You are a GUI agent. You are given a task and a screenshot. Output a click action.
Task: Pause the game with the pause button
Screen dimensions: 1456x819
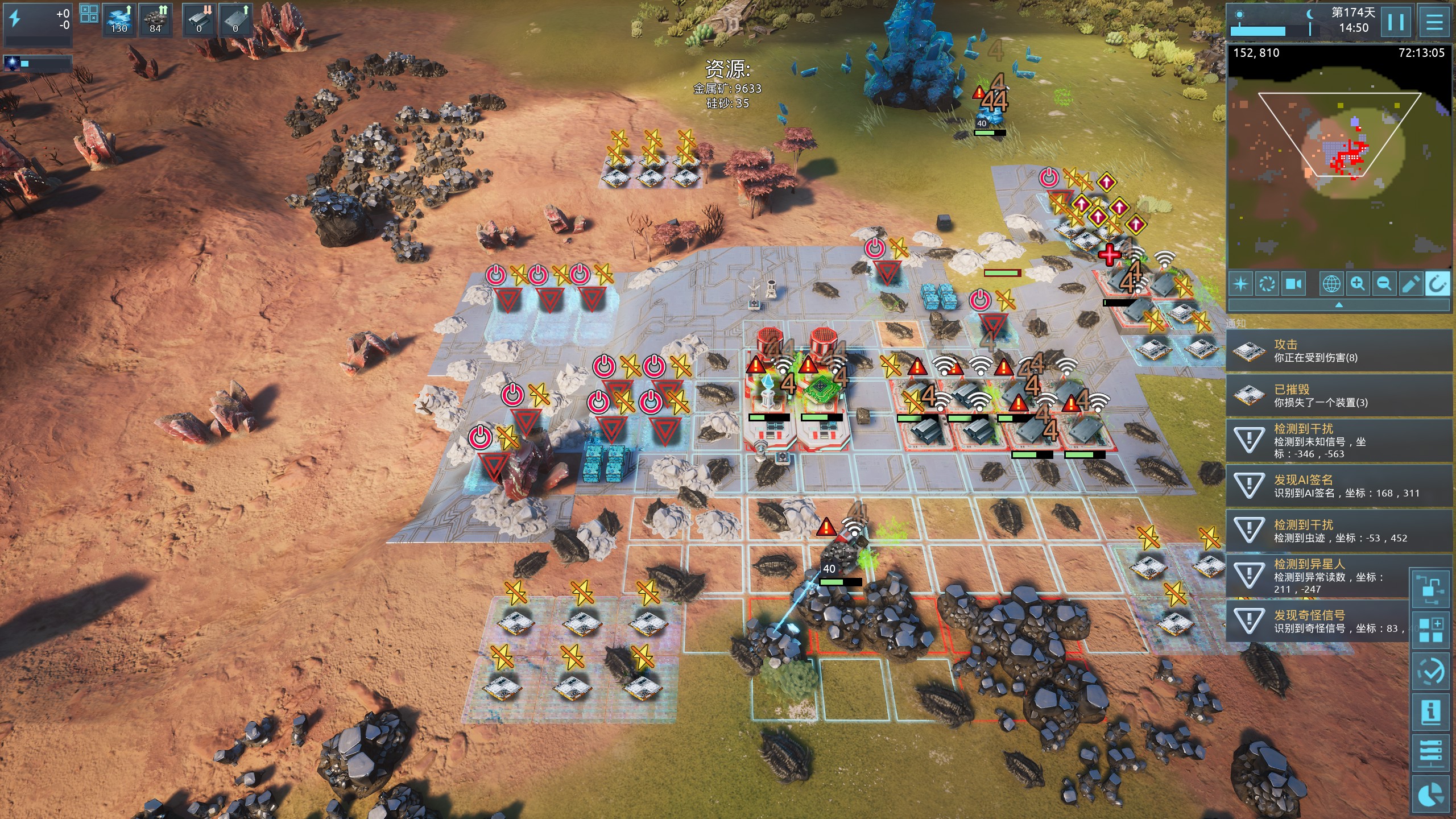pyautogui.click(x=1396, y=23)
